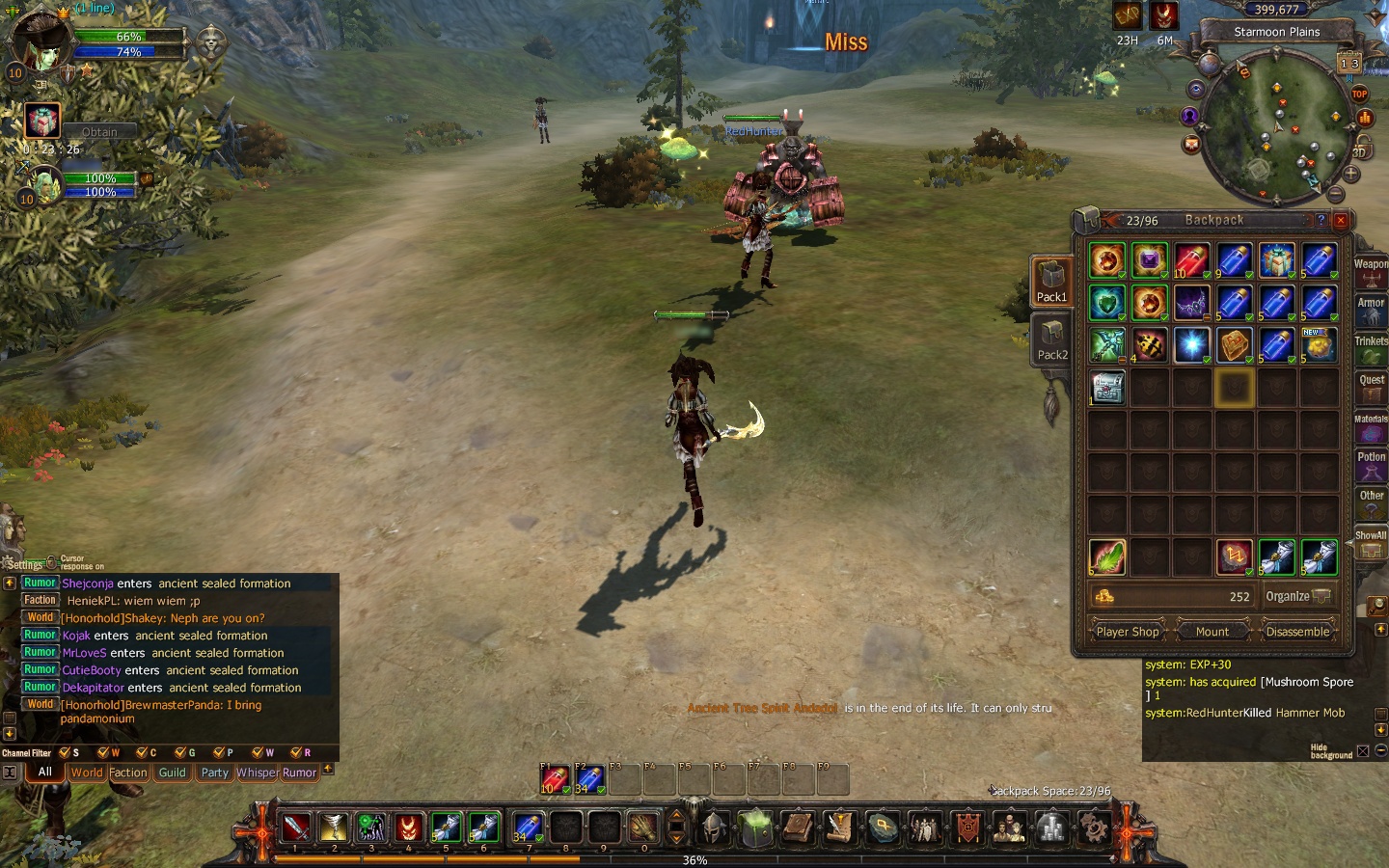Use the red potion in the F1 slot
Viewport: 1389px width, 868px height.
pyautogui.click(x=555, y=779)
